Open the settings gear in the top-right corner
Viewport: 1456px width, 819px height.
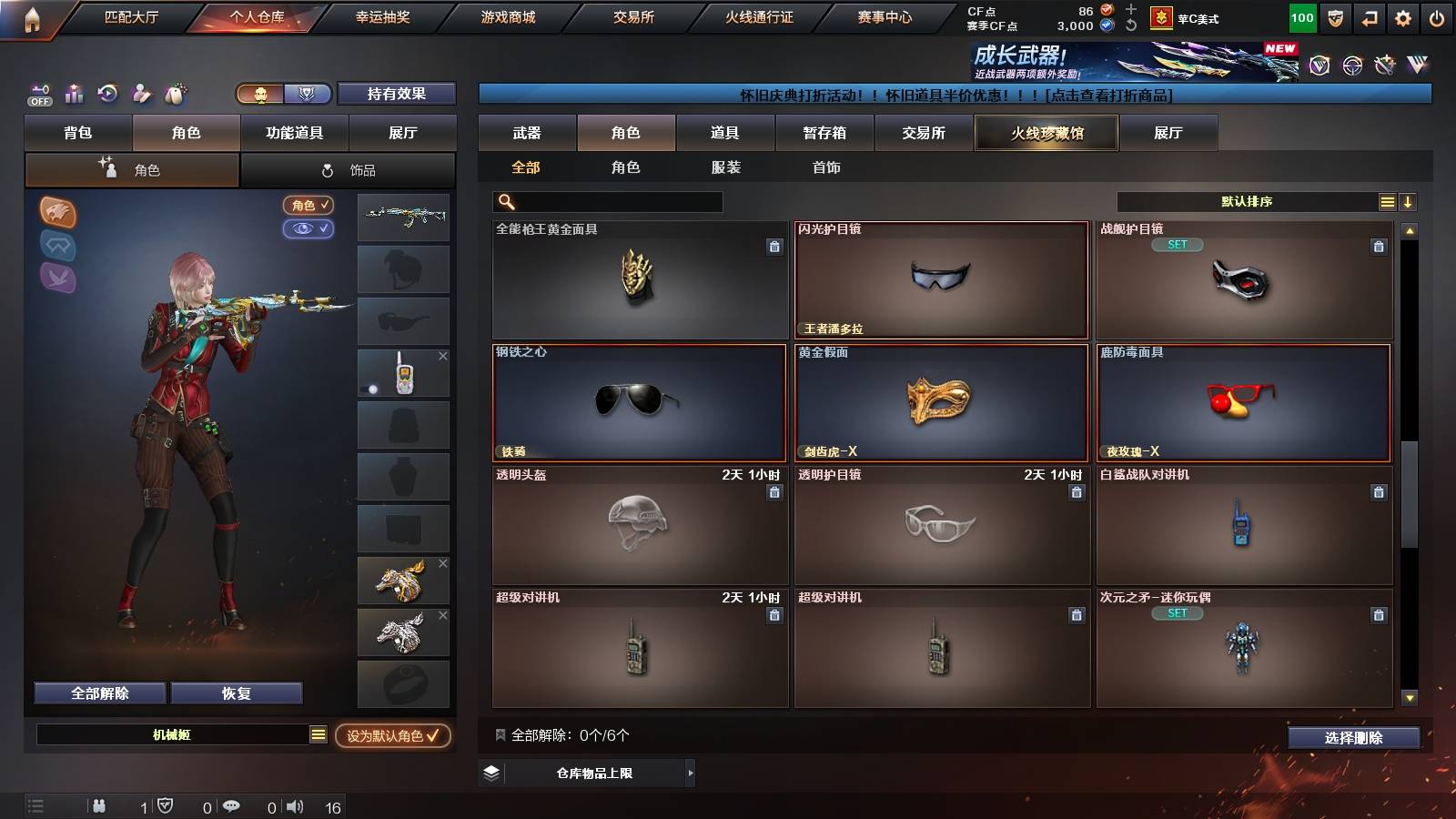pos(1402,16)
